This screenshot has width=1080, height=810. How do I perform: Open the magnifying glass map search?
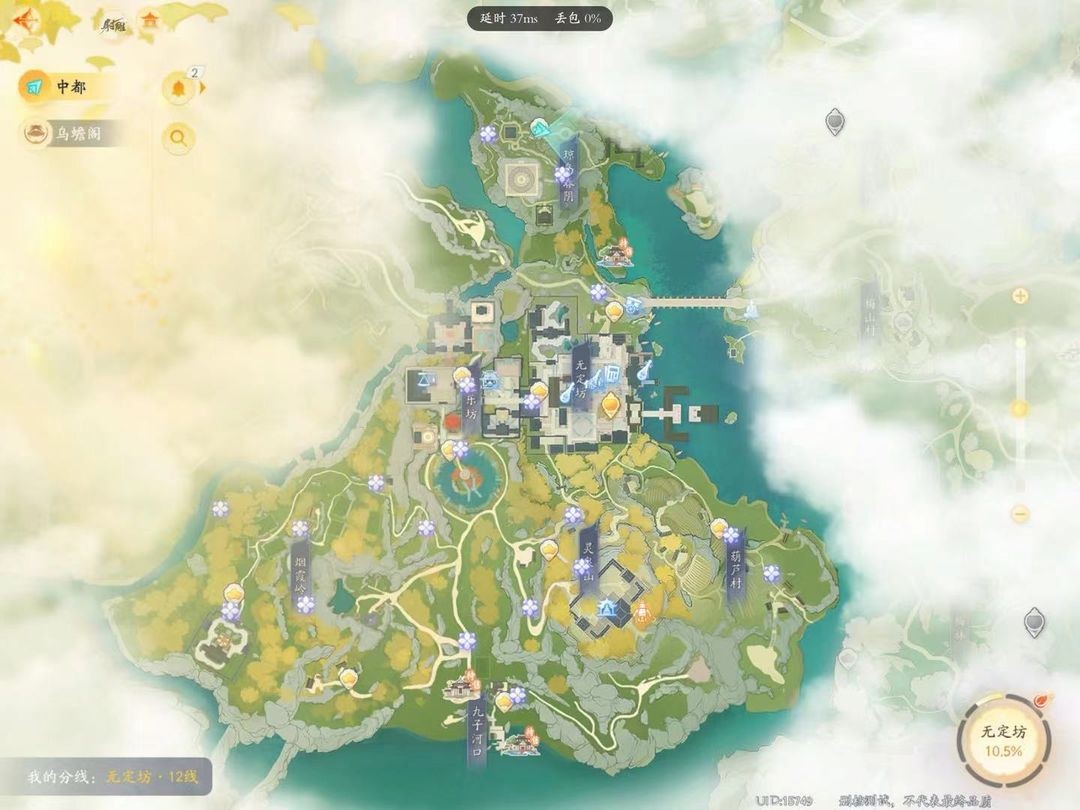tap(179, 138)
